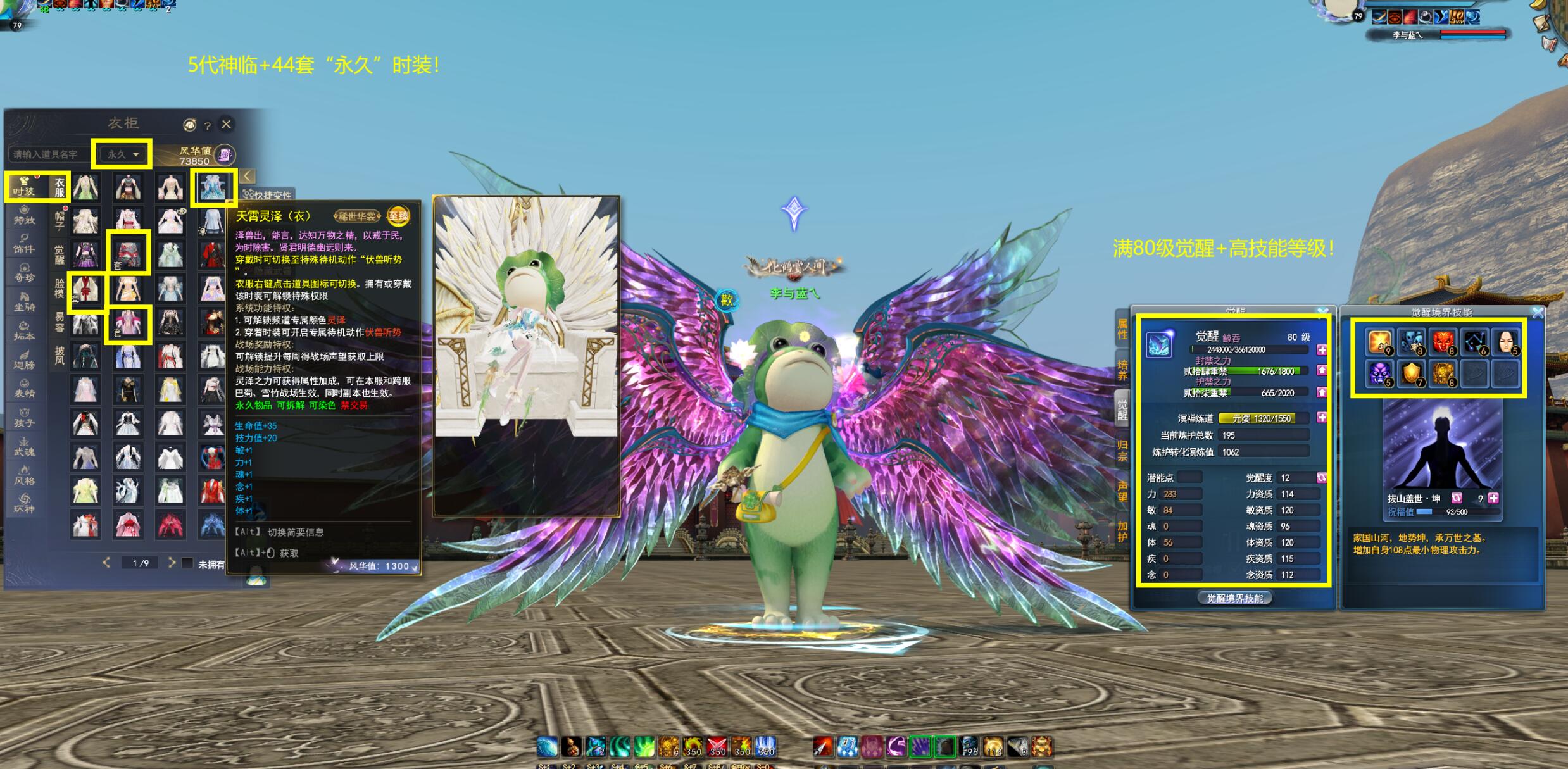Select the red demon mask skill

1443,341
